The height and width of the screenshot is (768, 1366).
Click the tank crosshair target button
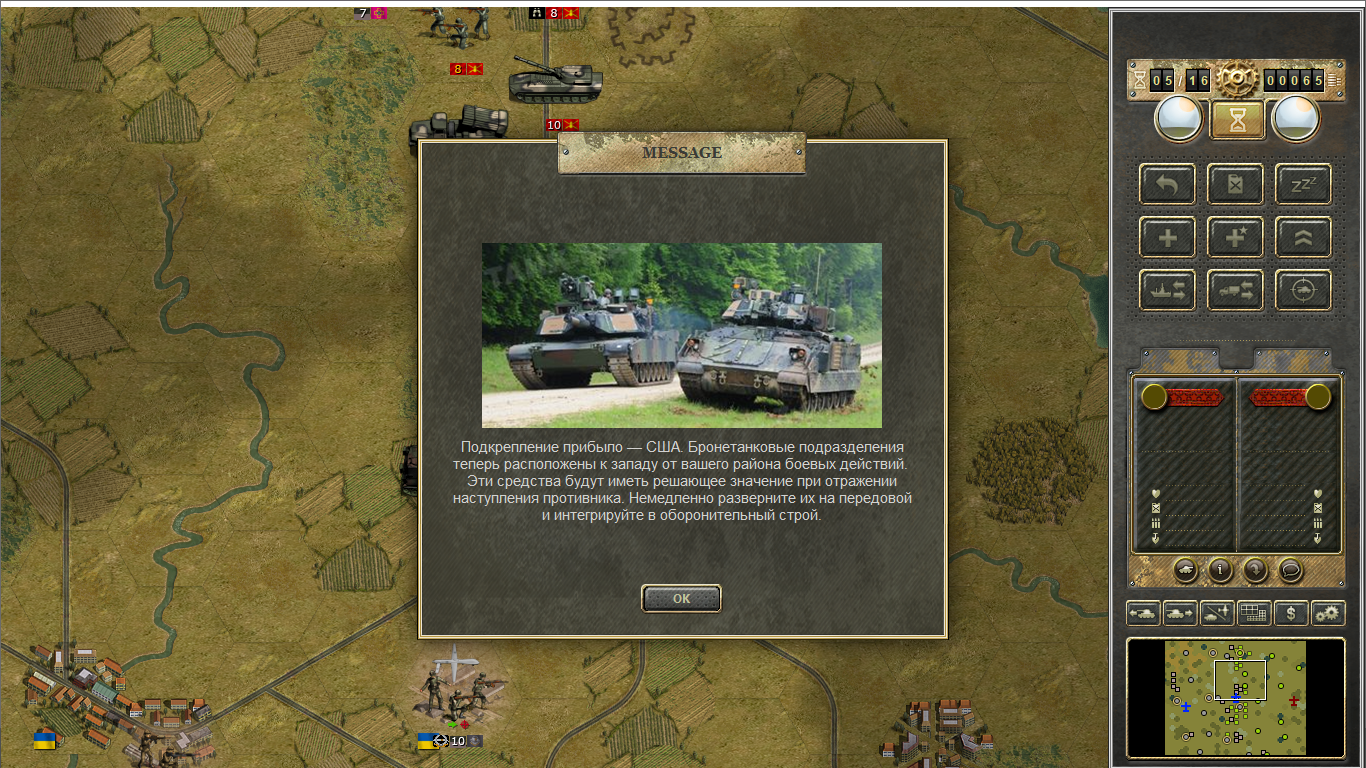(x=1303, y=291)
